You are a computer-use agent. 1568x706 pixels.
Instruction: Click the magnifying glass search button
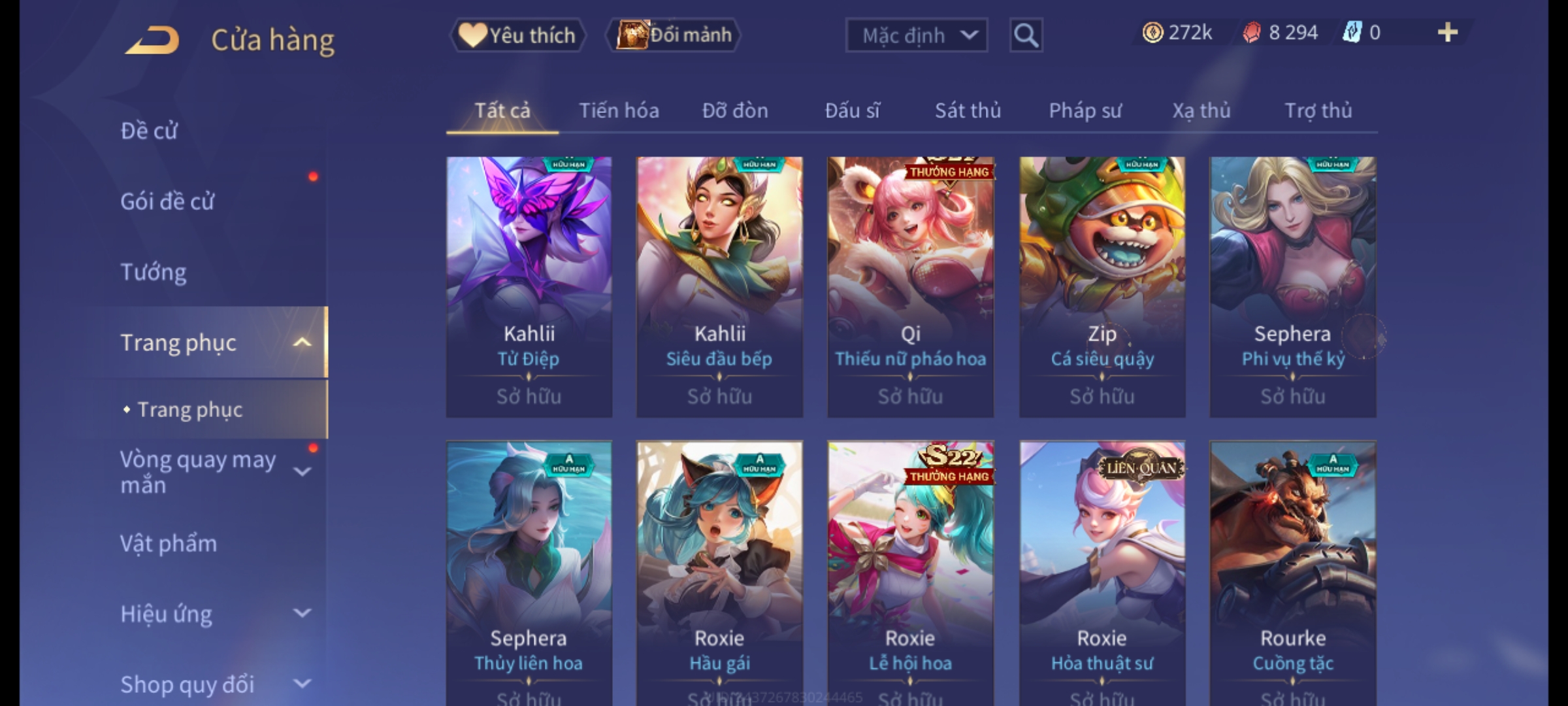tap(1026, 35)
